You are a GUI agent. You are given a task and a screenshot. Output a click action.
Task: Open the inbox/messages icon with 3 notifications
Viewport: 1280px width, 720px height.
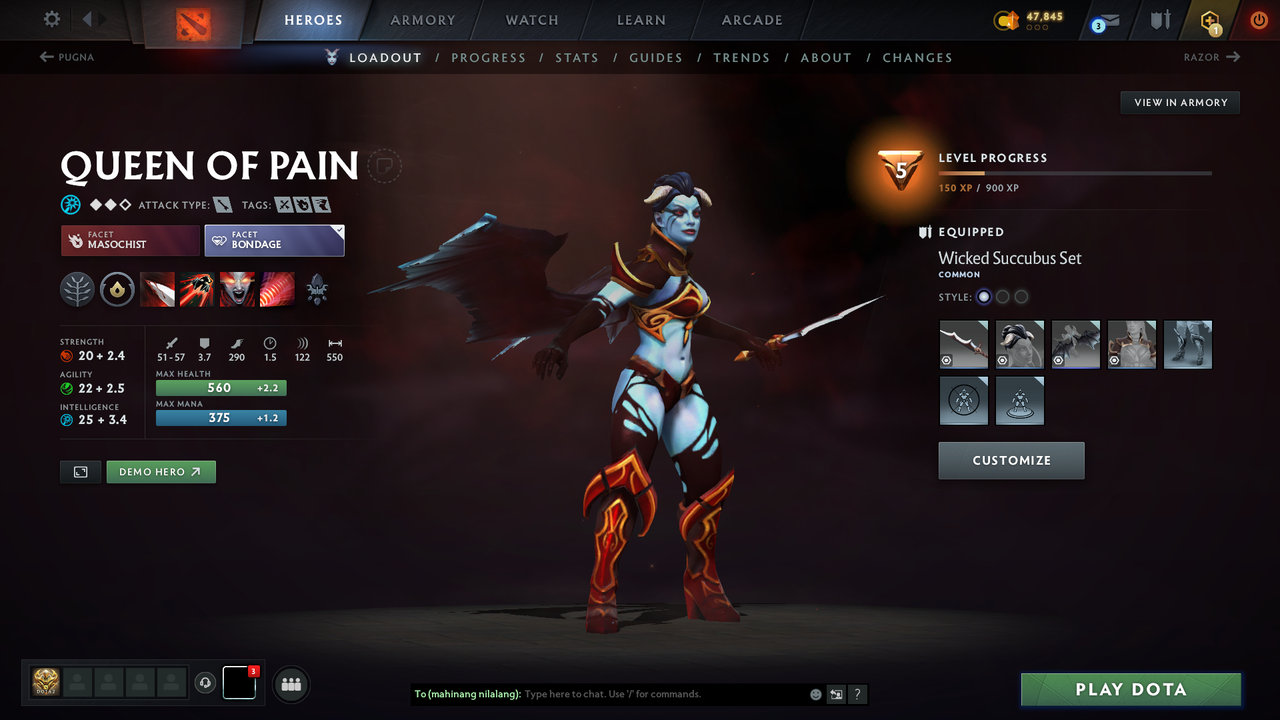(1104, 20)
